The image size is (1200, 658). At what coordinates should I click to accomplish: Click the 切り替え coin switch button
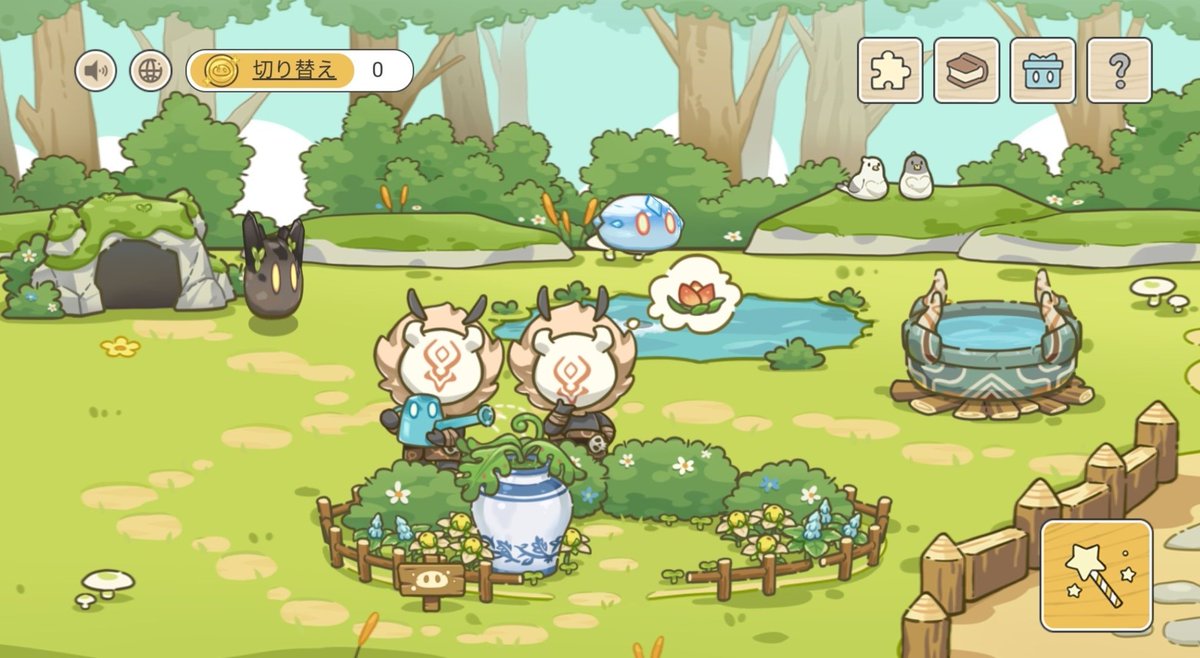[x=271, y=70]
